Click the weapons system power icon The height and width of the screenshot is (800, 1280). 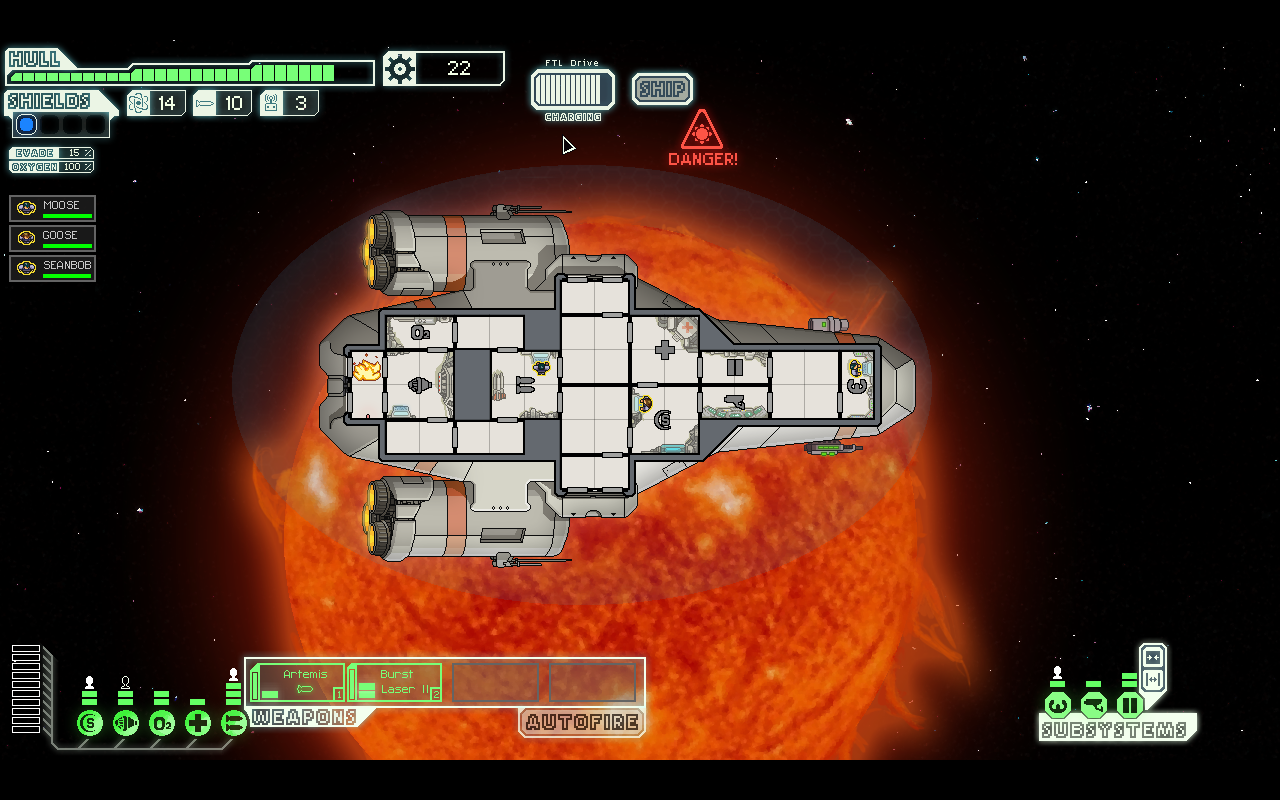[234, 722]
